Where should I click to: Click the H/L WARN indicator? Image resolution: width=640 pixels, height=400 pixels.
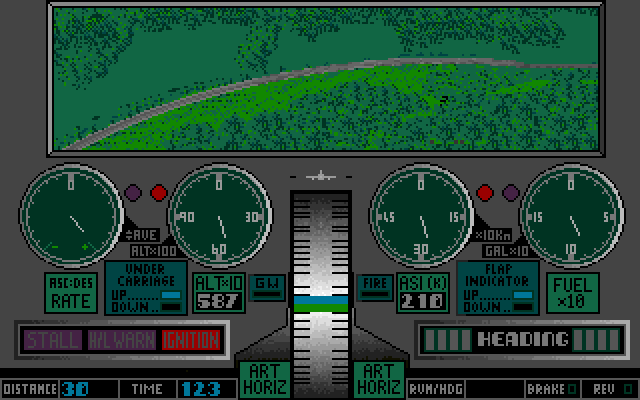tap(122, 340)
